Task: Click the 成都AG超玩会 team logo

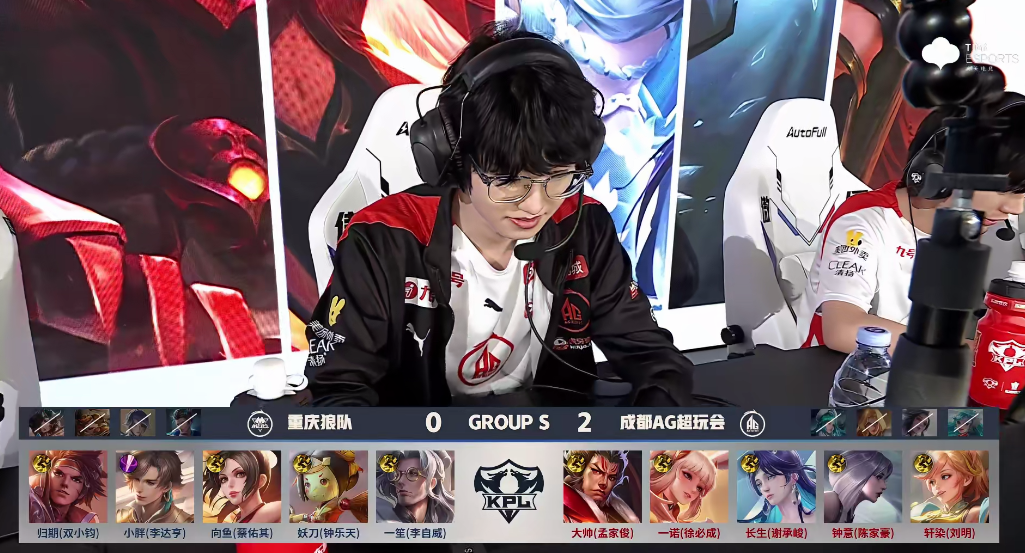Action: click(752, 423)
